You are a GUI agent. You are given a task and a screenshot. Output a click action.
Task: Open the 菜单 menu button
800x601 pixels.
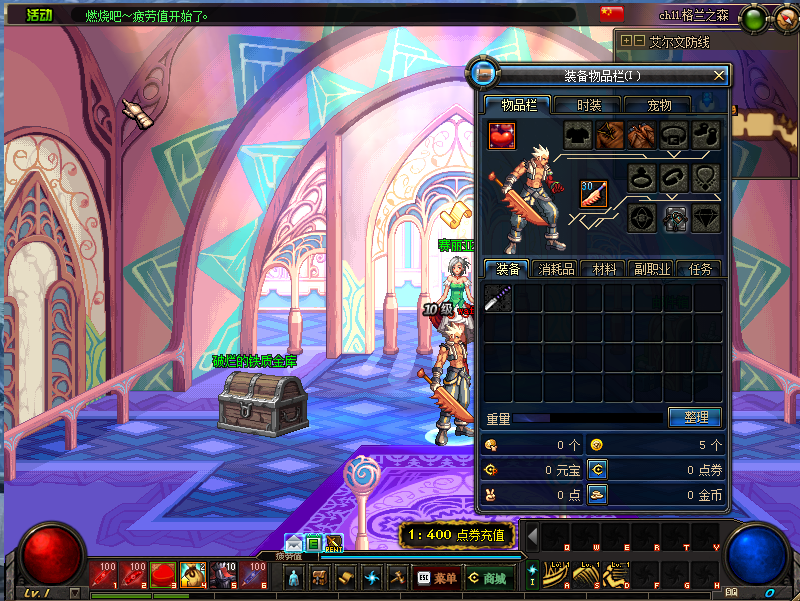[437, 578]
